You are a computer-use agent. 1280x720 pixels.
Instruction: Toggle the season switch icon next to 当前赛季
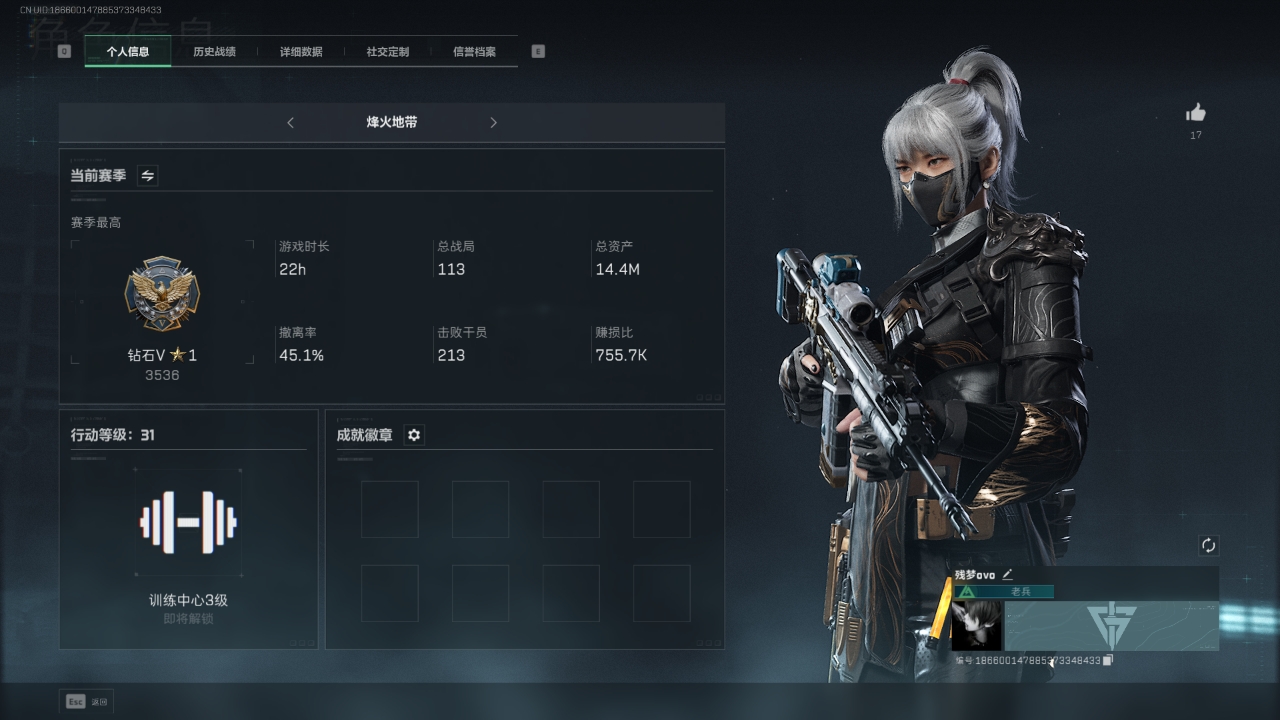(148, 176)
